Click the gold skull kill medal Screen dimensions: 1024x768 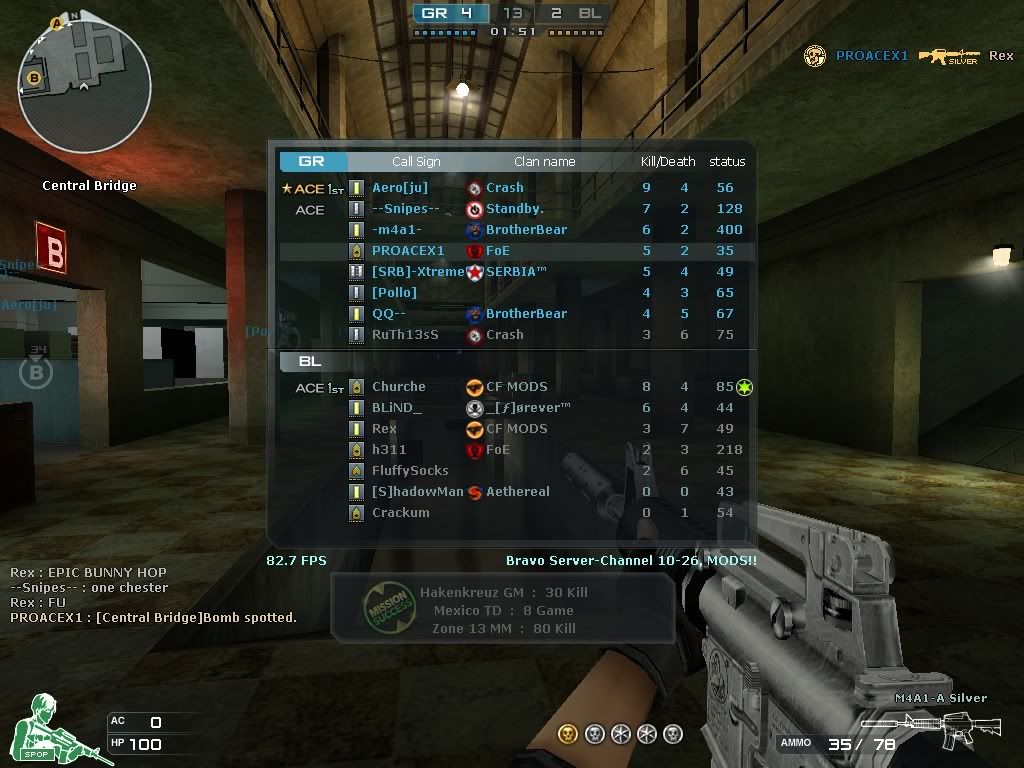tap(567, 734)
